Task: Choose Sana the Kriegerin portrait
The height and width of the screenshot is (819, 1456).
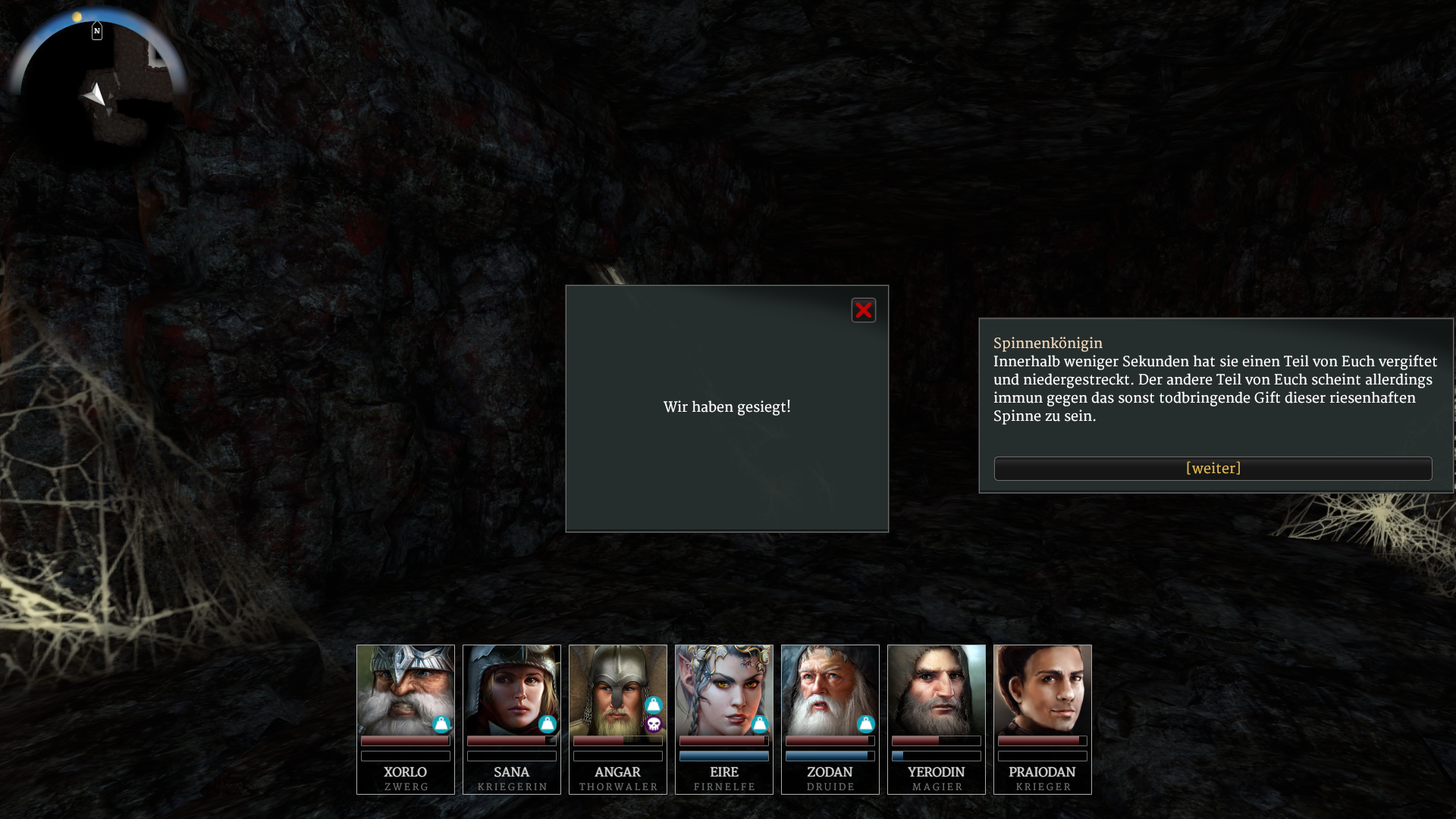Action: point(511,689)
